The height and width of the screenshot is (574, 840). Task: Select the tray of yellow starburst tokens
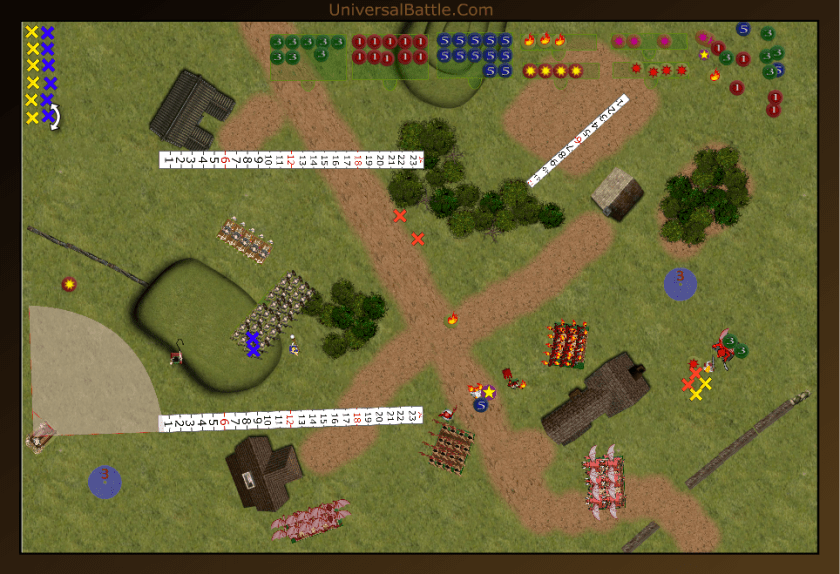point(560,71)
